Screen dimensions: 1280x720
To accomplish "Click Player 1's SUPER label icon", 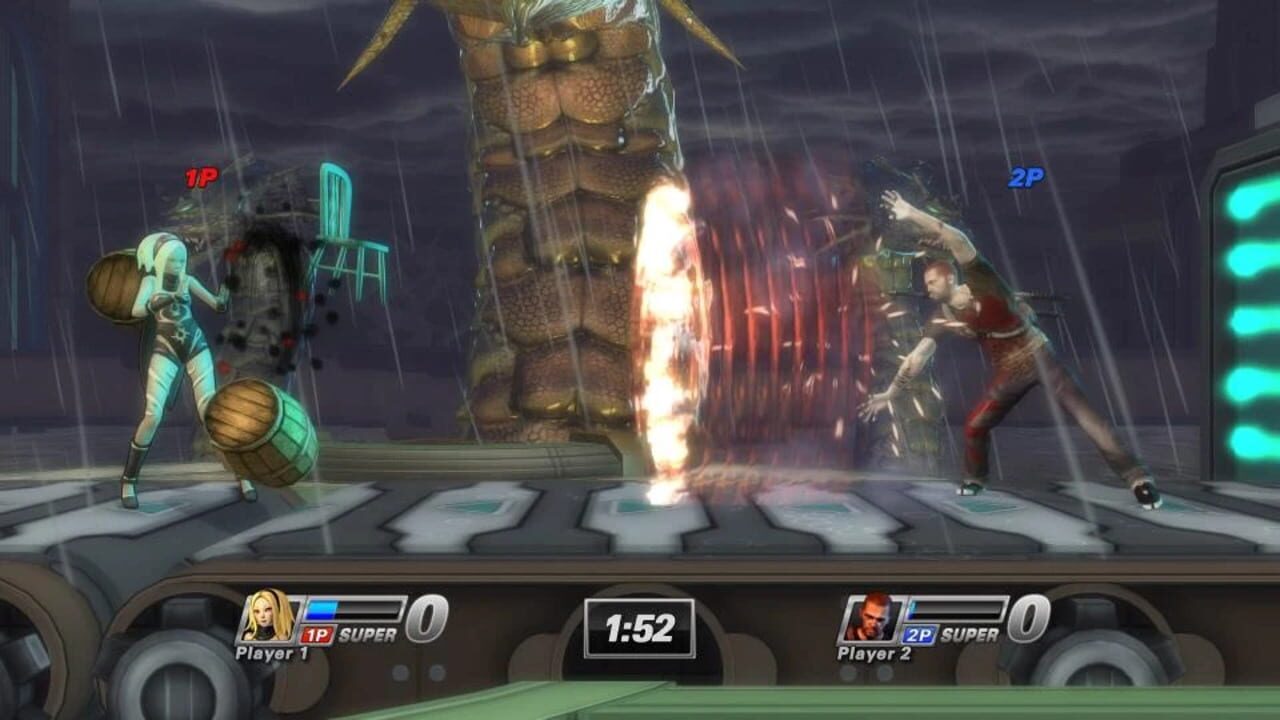I will 366,632.
